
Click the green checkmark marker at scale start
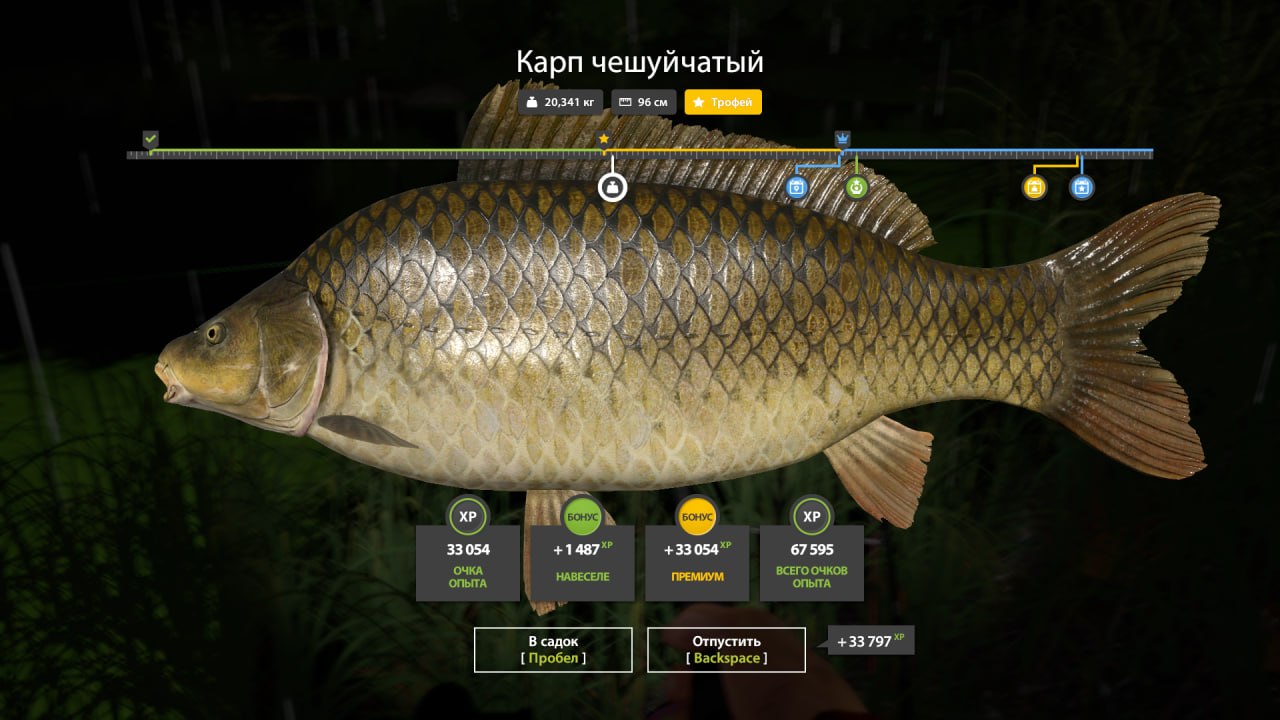click(150, 137)
